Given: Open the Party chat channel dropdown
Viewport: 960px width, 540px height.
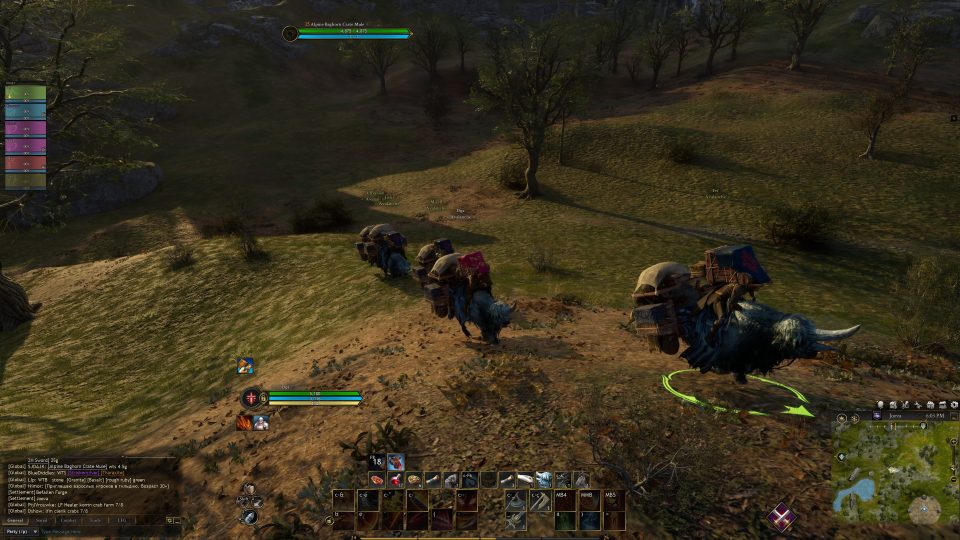Looking at the screenshot, I should click(21, 531).
